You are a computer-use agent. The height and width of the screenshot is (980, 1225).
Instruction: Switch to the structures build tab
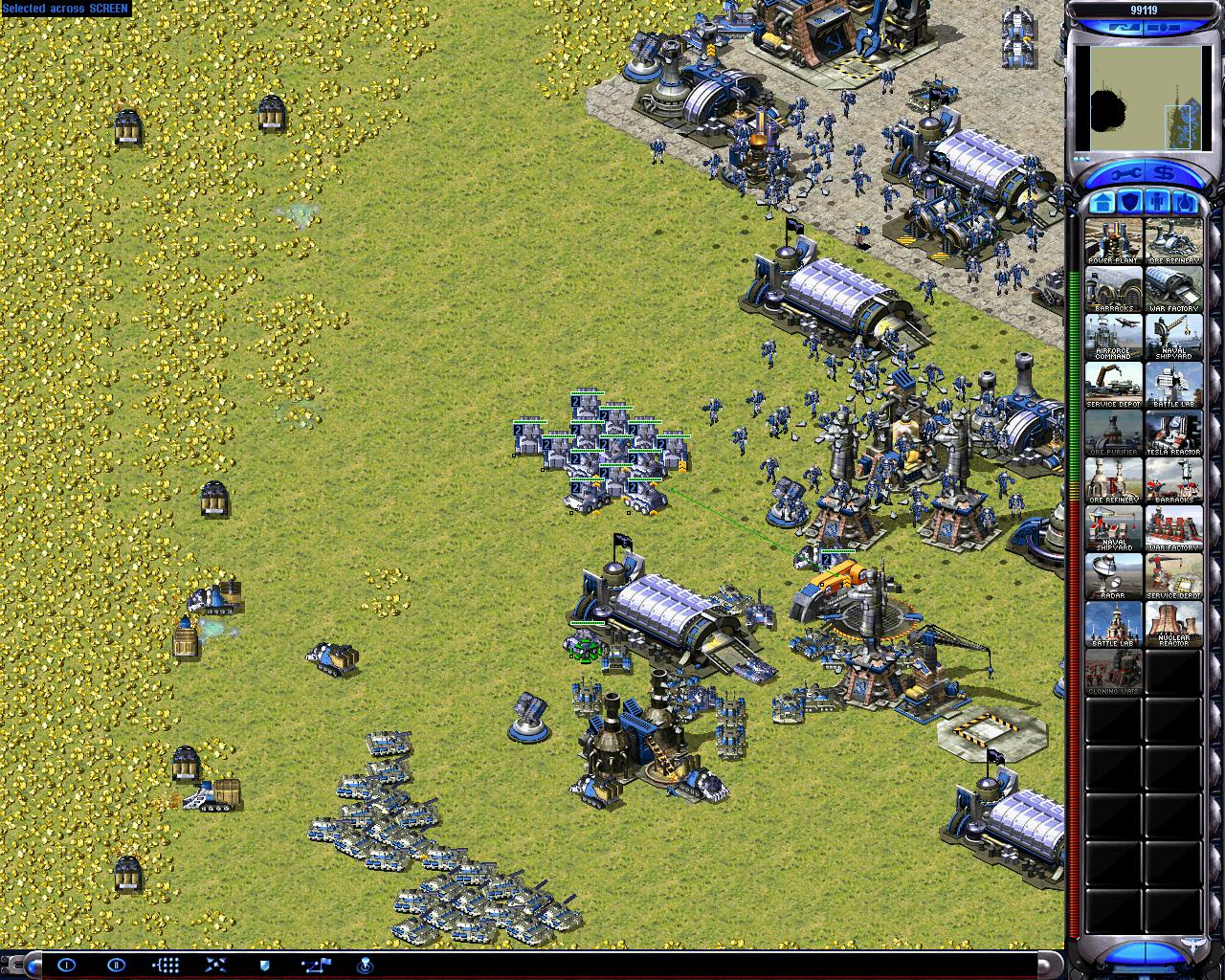[1102, 203]
